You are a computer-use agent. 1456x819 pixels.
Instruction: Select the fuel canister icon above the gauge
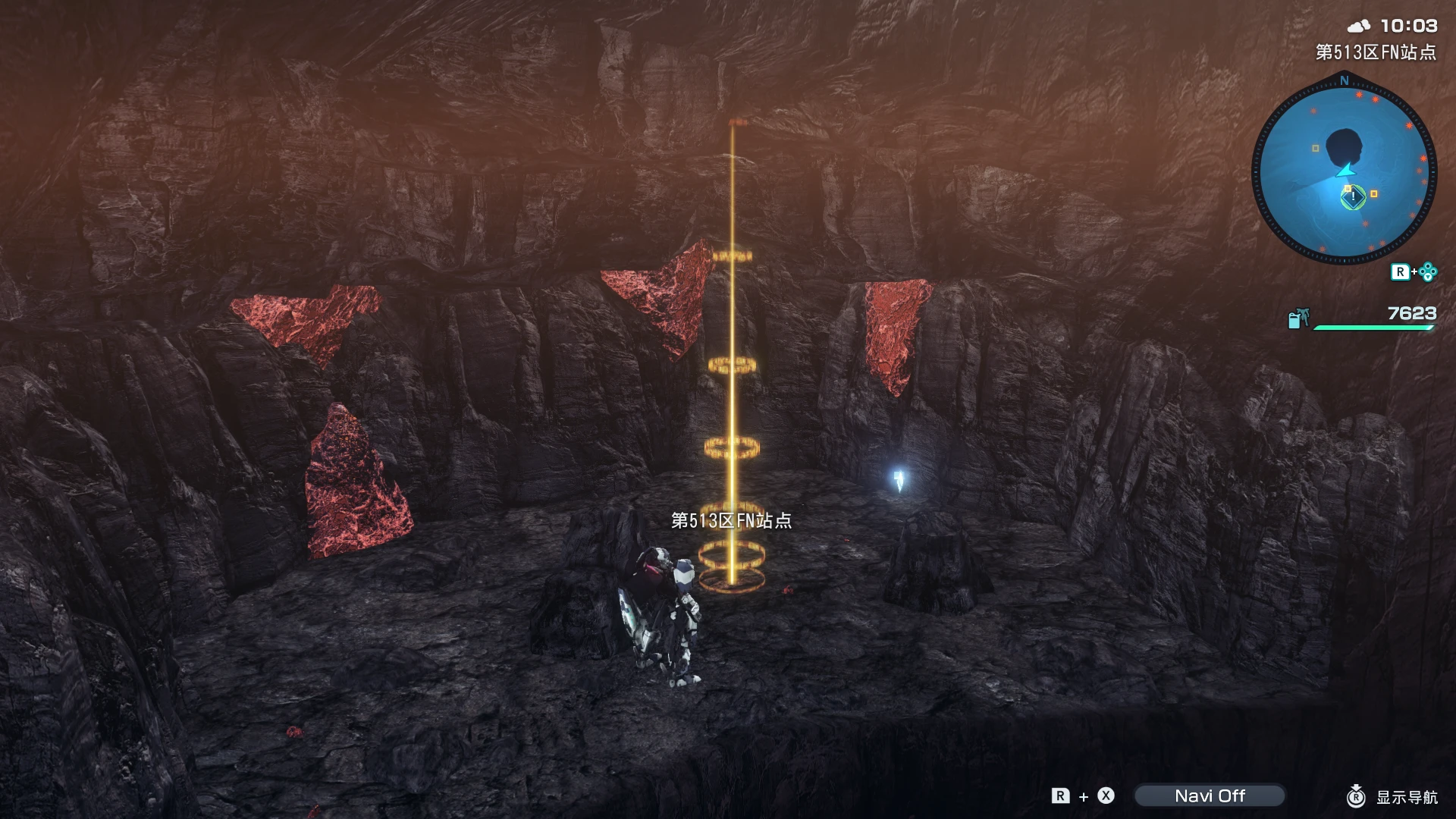point(1298,320)
